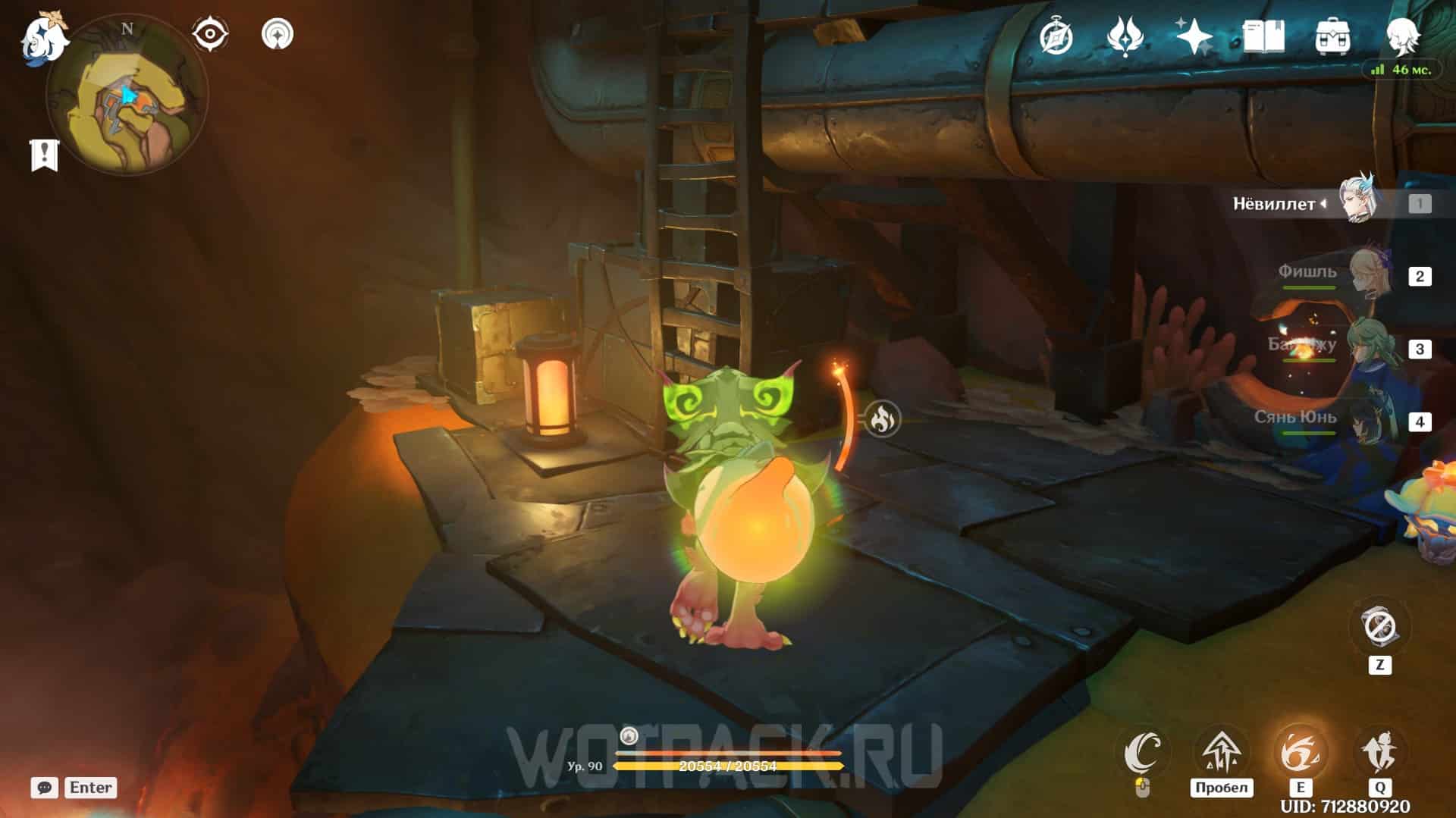Viewport: 1456px width, 818px height.
Task: Open the battle pass winged icon
Action: pyautogui.click(x=1125, y=36)
